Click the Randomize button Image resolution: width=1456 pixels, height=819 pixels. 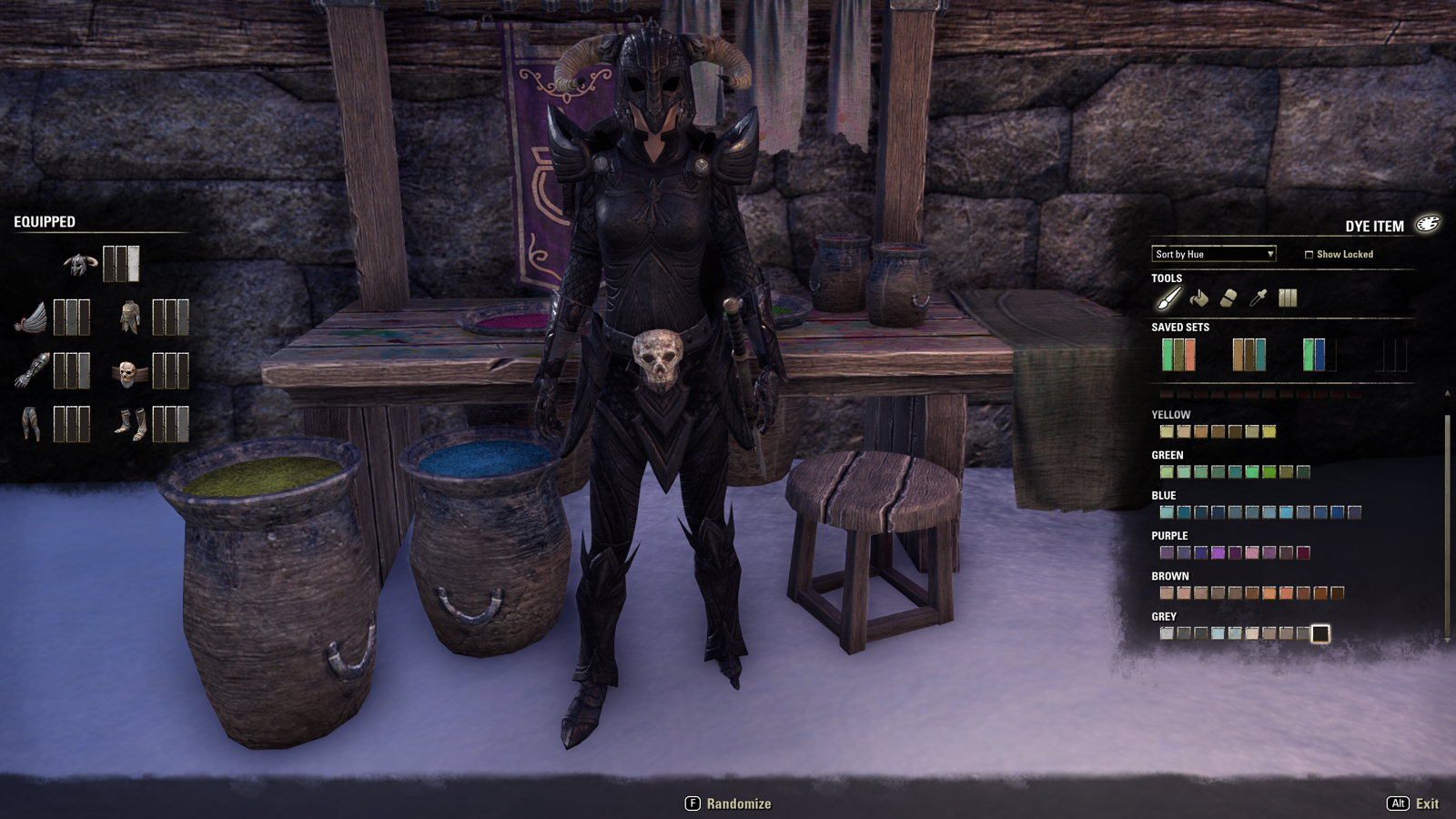(728, 804)
